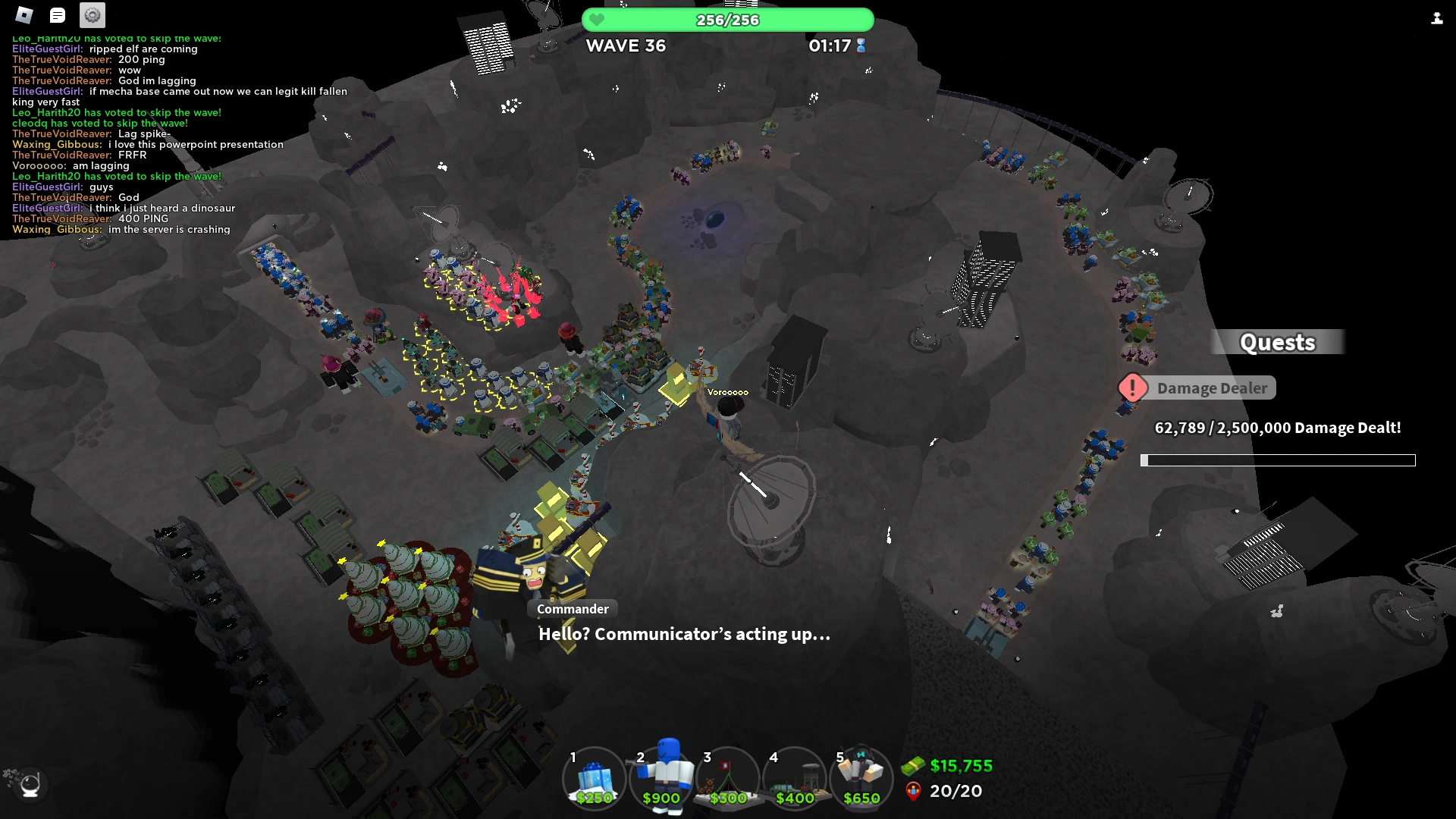Click the Damage Dealer progress bar
This screenshot has height=819, width=1456.
[1279, 459]
